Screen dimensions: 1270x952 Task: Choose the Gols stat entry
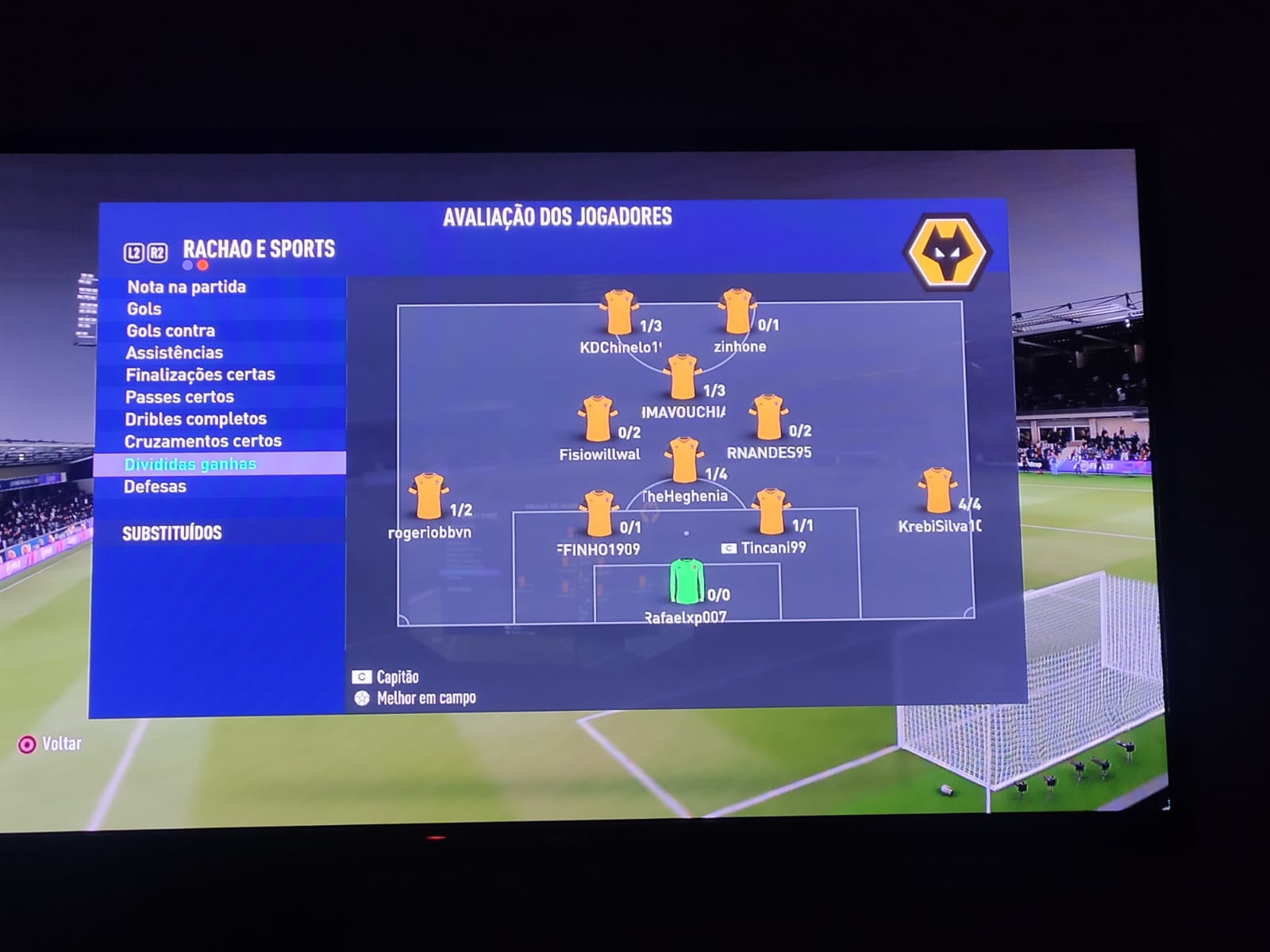pyautogui.click(x=144, y=309)
